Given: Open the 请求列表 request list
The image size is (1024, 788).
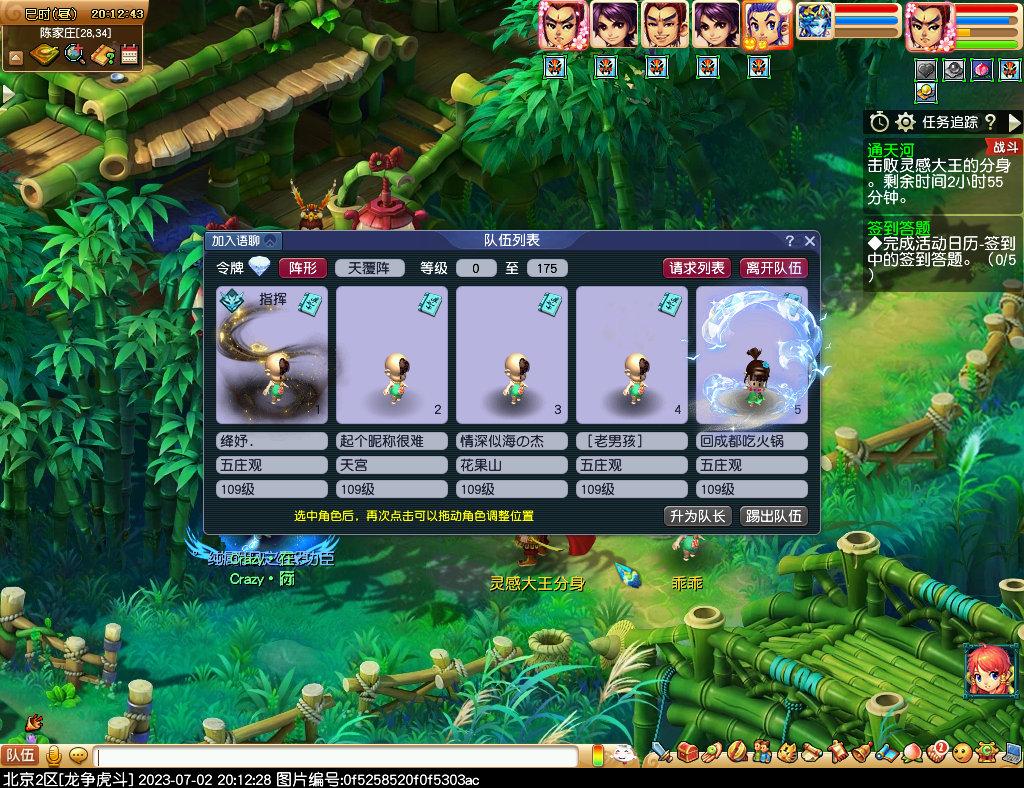Looking at the screenshot, I should pos(697,268).
